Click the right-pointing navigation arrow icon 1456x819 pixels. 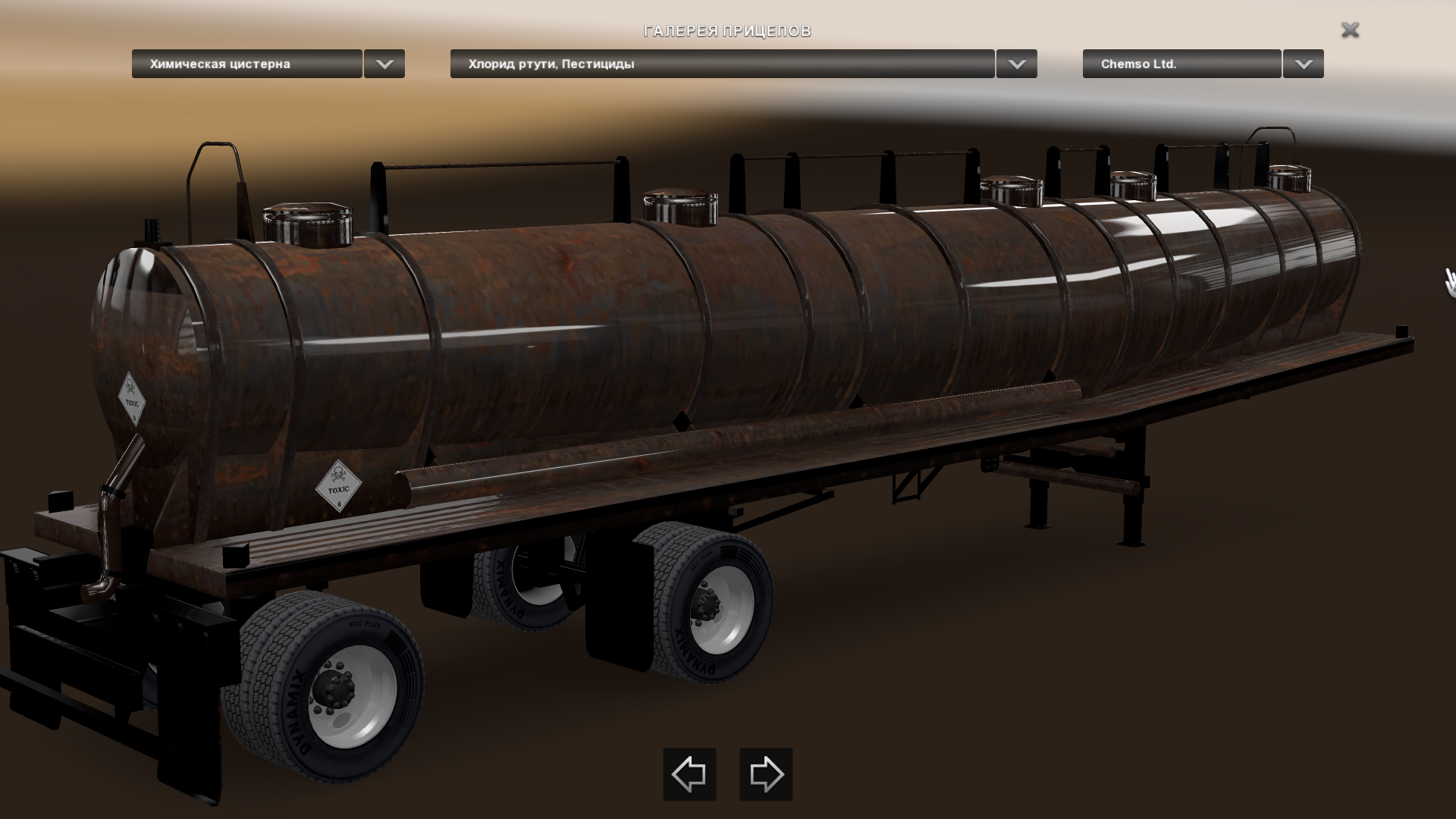764,776
